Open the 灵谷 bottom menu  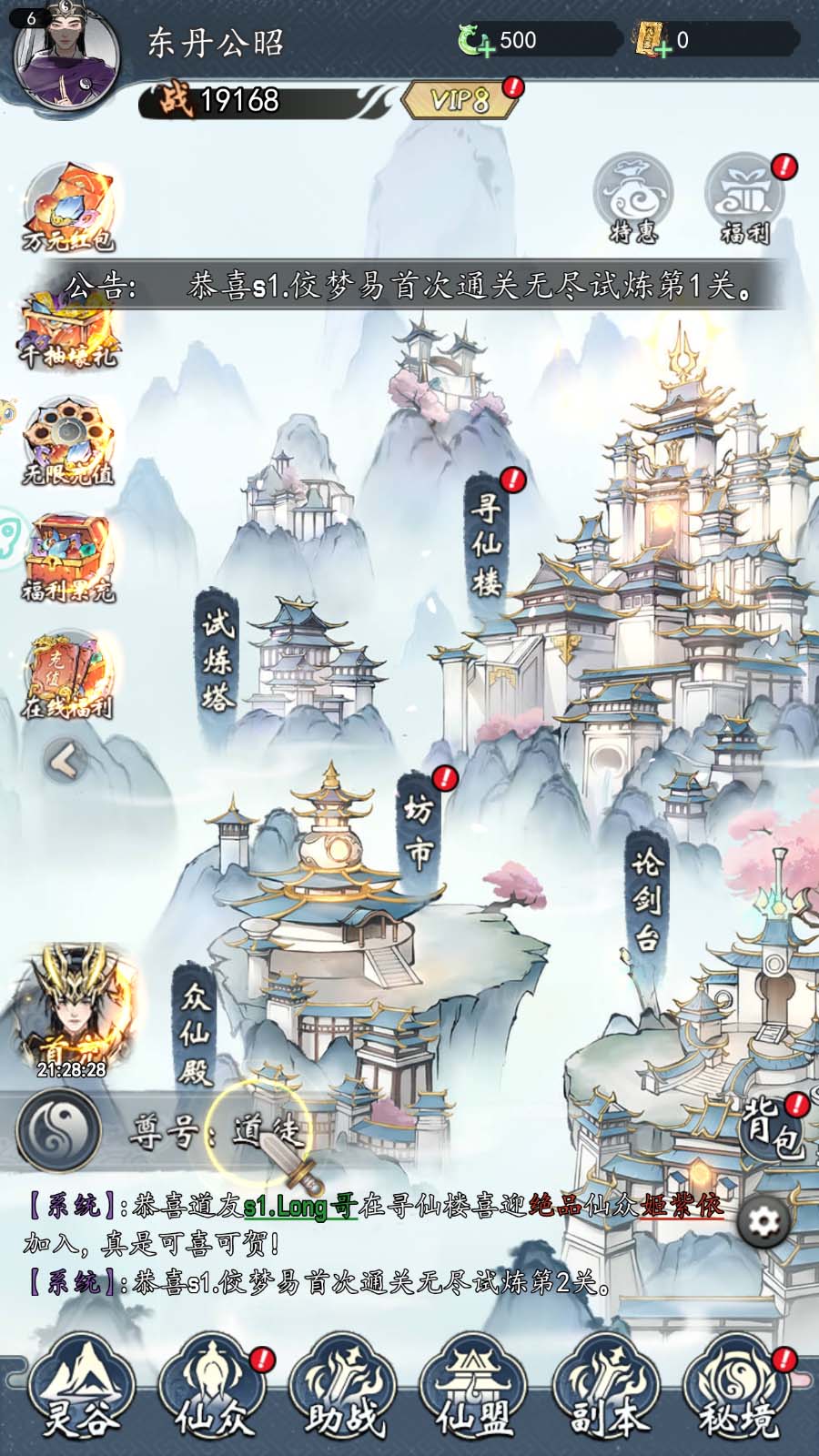tap(80, 1390)
